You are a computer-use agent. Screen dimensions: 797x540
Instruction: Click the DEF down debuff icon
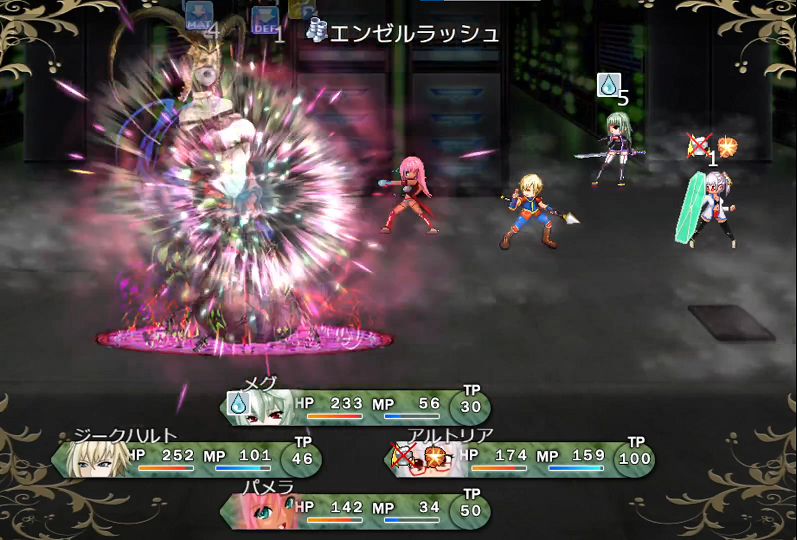pos(265,19)
